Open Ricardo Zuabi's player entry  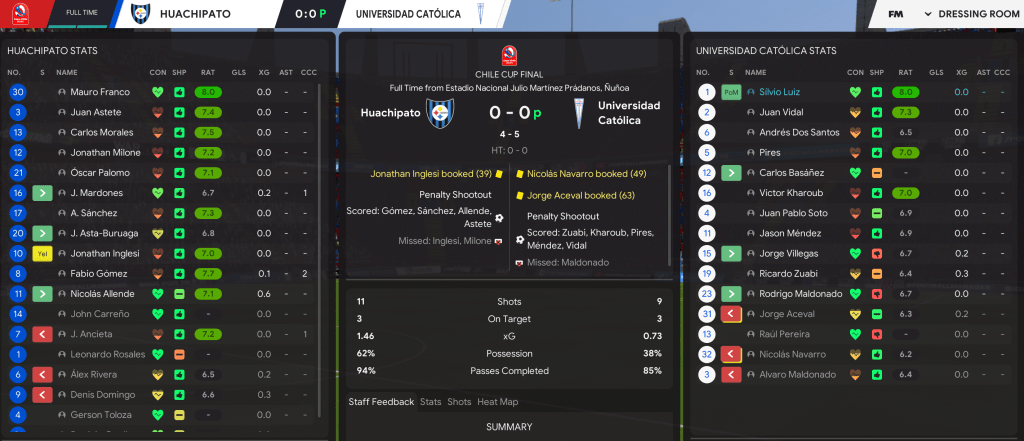click(x=787, y=273)
